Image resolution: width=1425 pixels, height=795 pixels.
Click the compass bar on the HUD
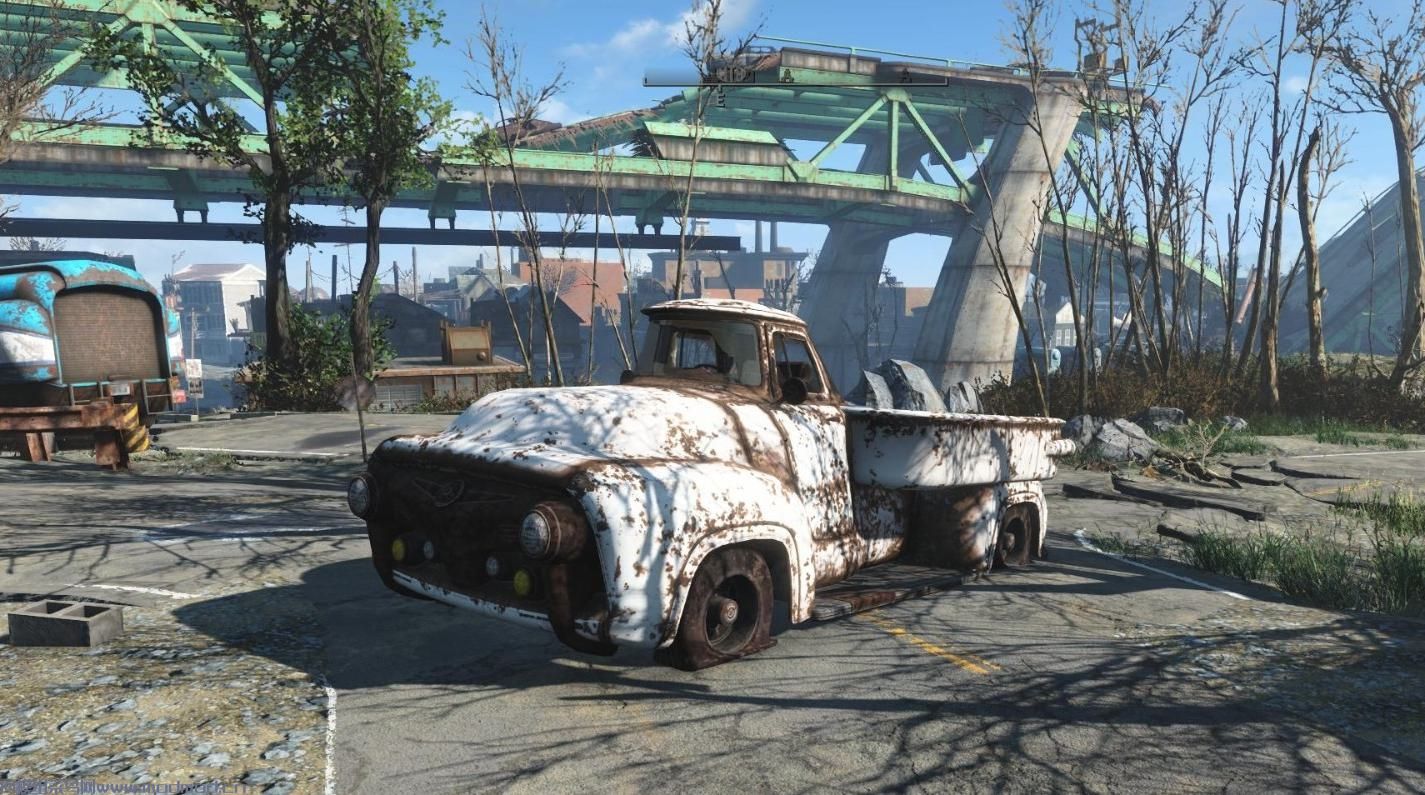(x=795, y=77)
